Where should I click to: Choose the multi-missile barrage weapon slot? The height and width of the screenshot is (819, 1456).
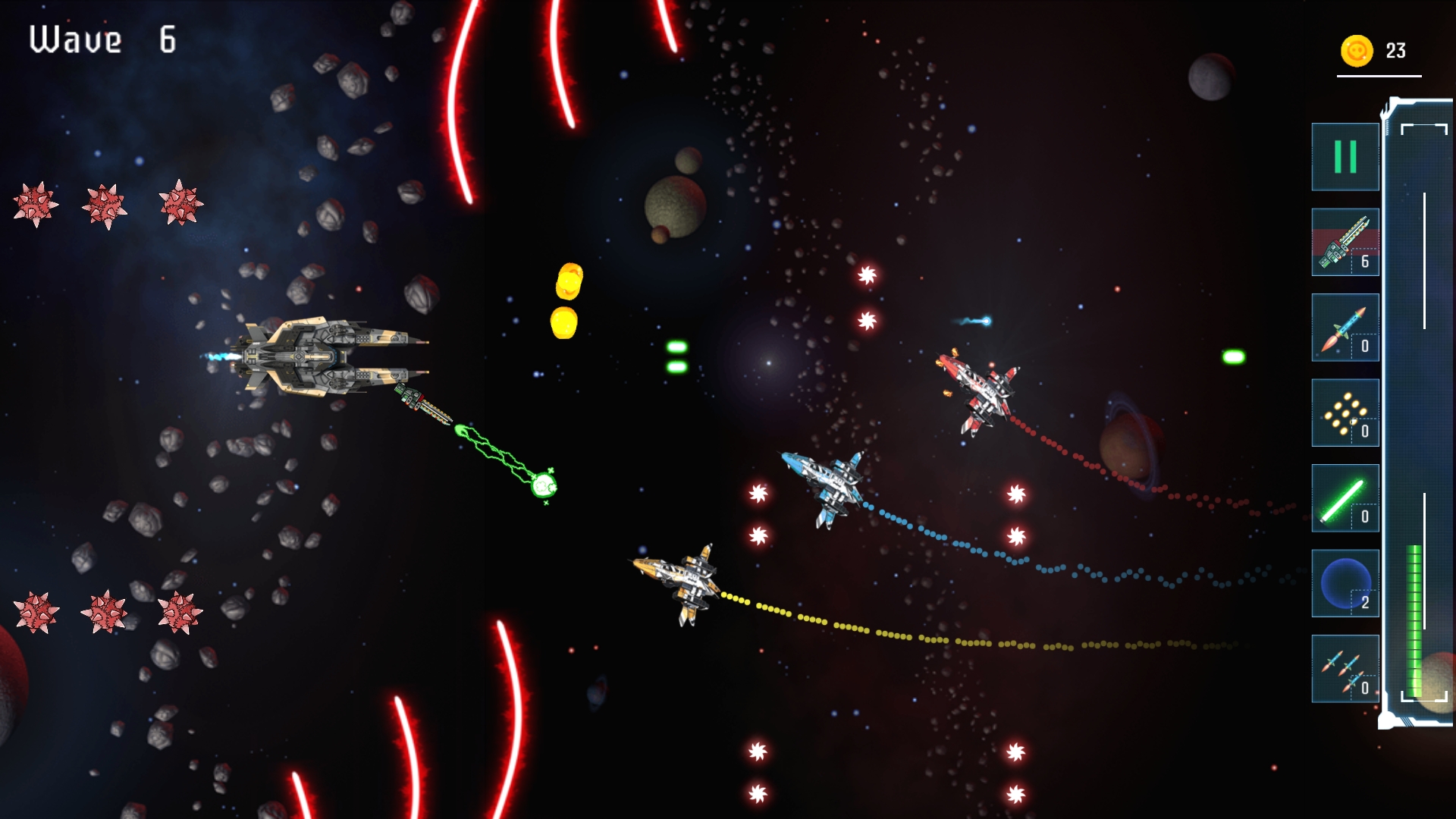click(1345, 669)
